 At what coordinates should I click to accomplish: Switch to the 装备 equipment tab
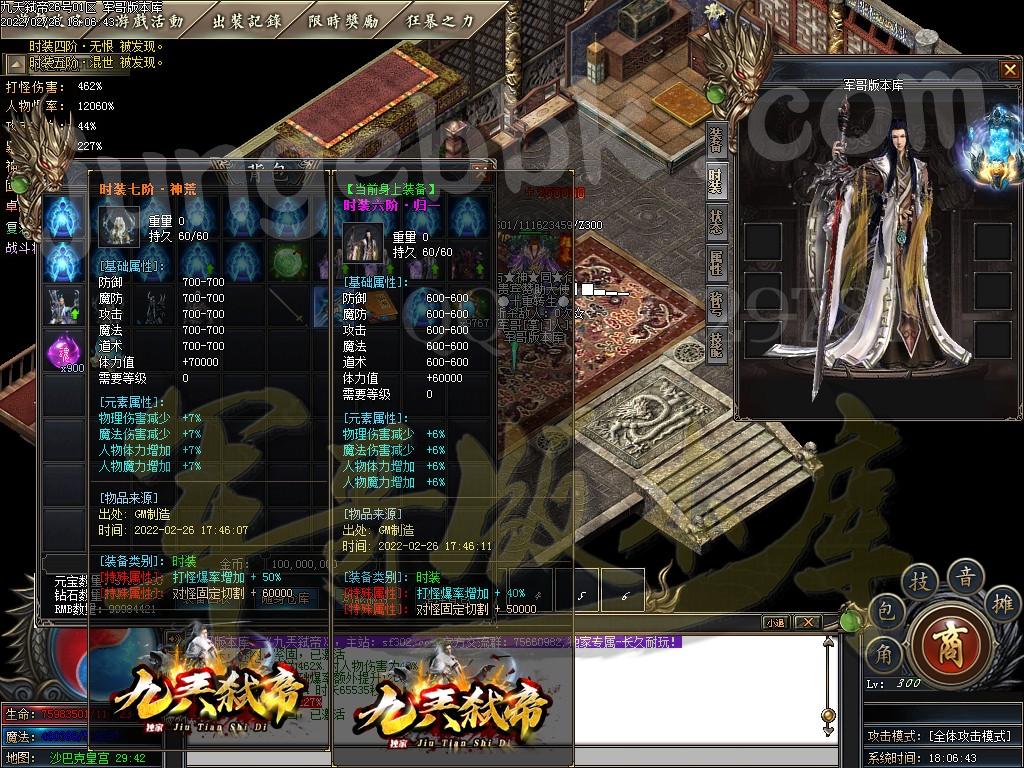(x=716, y=141)
